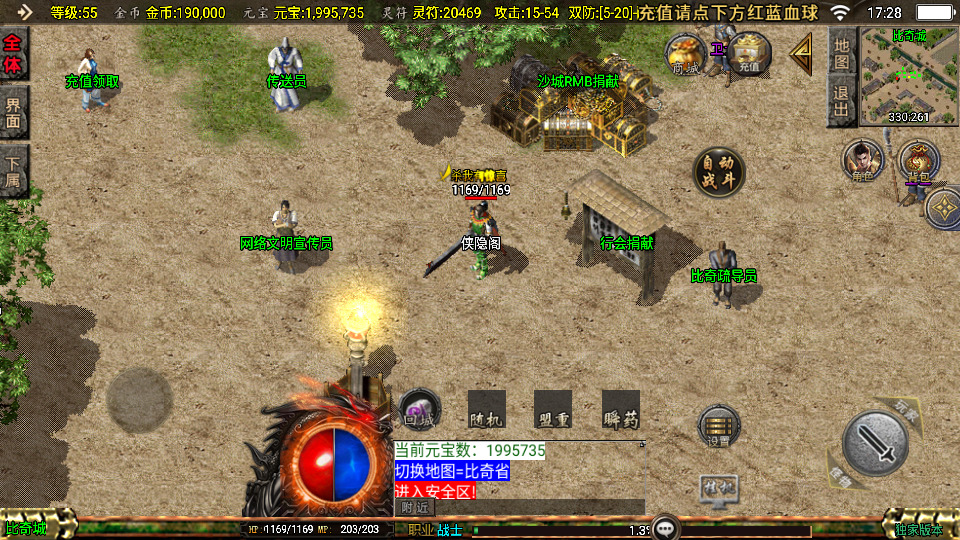Viewport: 960px width, 540px height.
Task: Open the 比奇城 minimap
Action: pyautogui.click(x=909, y=76)
